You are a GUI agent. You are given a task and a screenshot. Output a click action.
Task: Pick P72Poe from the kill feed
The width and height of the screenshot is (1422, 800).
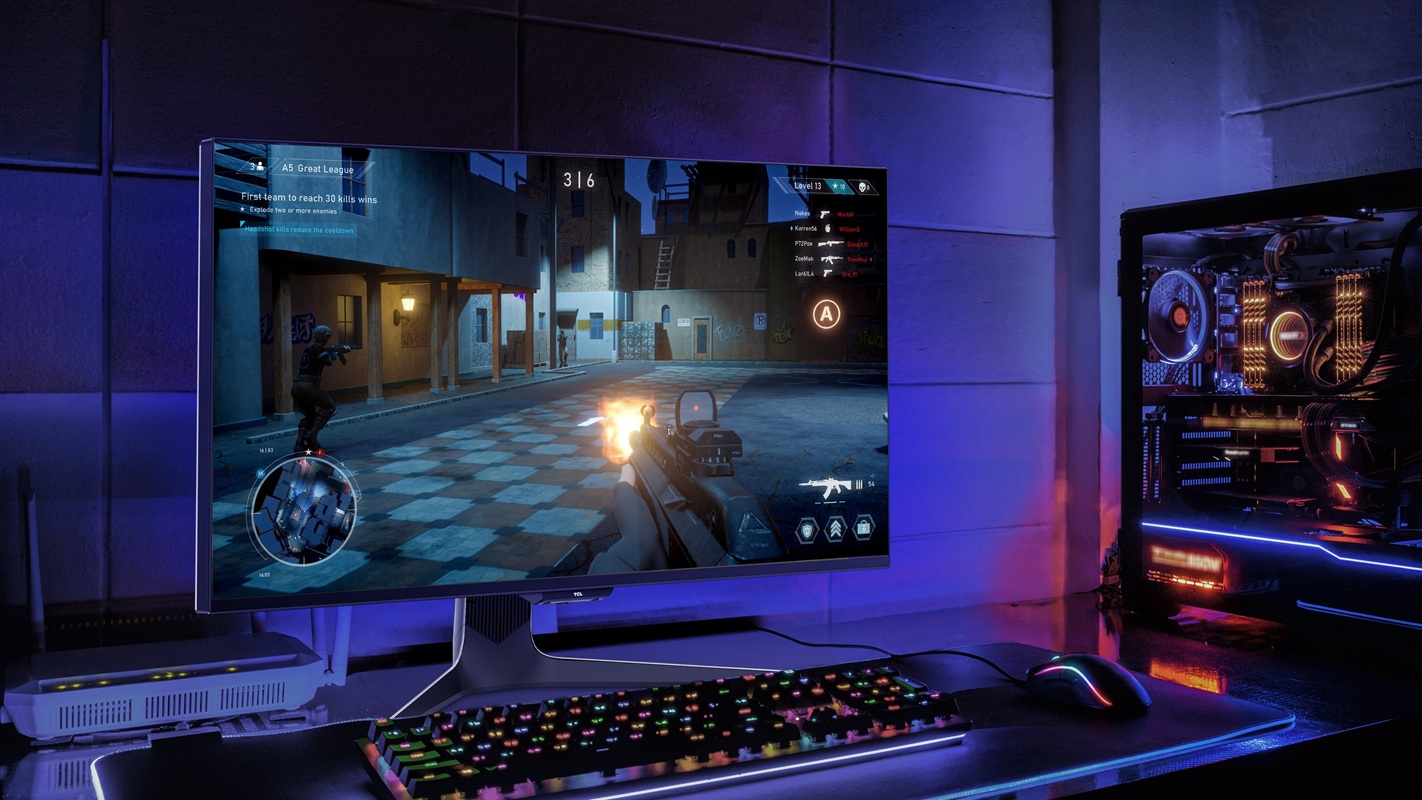click(x=804, y=244)
